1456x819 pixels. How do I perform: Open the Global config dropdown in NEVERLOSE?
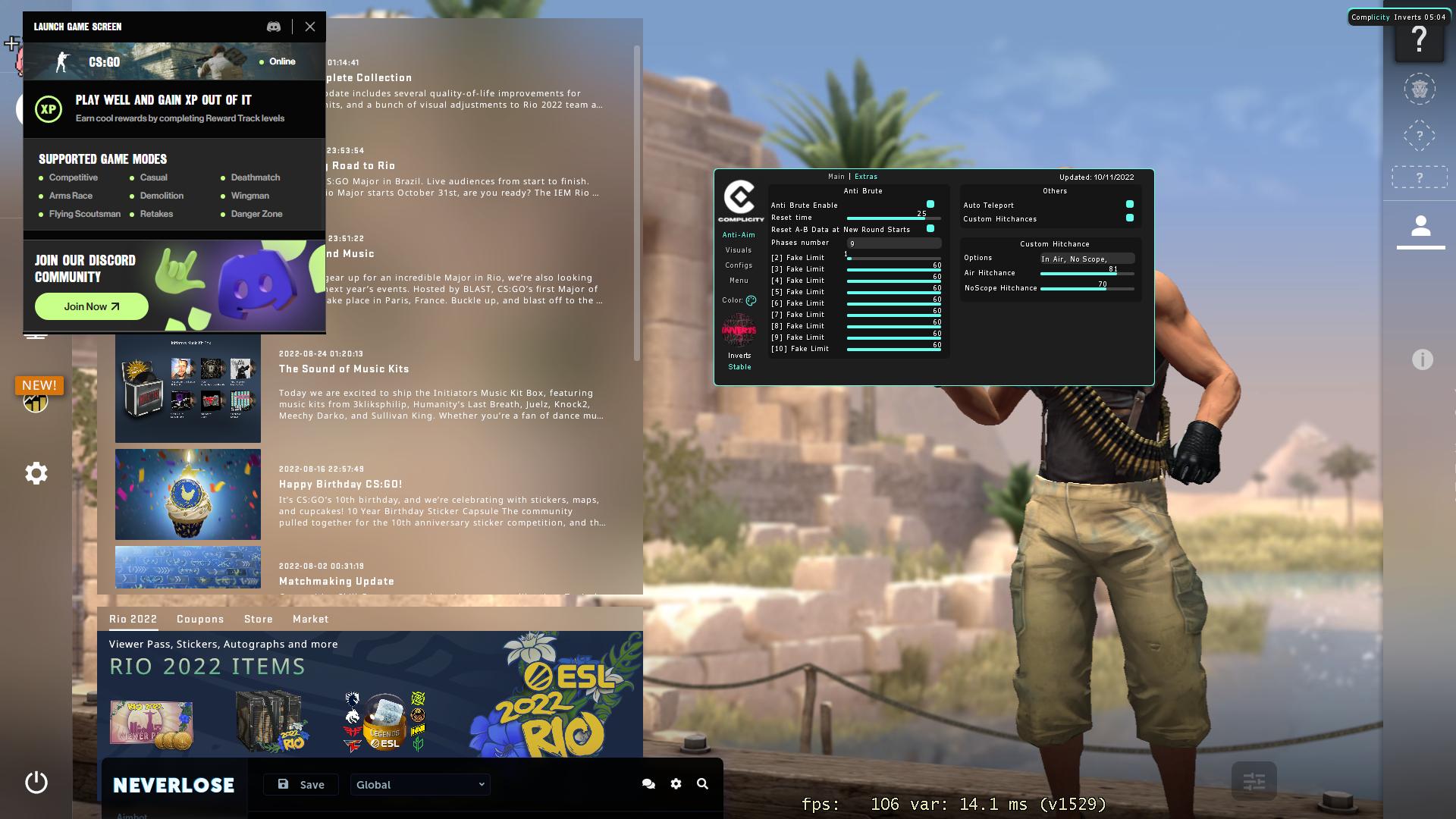tap(419, 784)
